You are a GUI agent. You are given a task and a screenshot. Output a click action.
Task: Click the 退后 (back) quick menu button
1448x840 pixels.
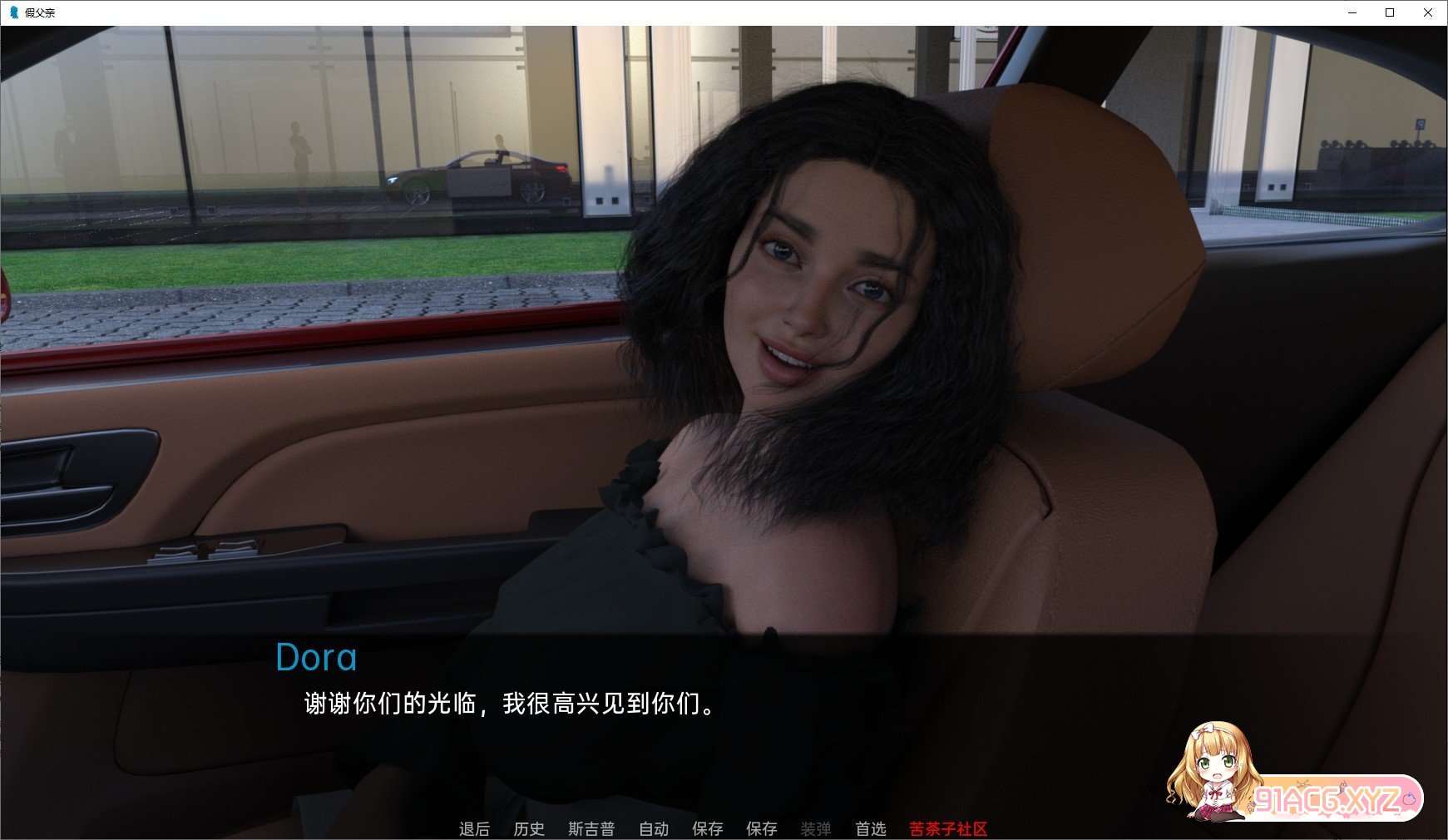click(x=474, y=828)
